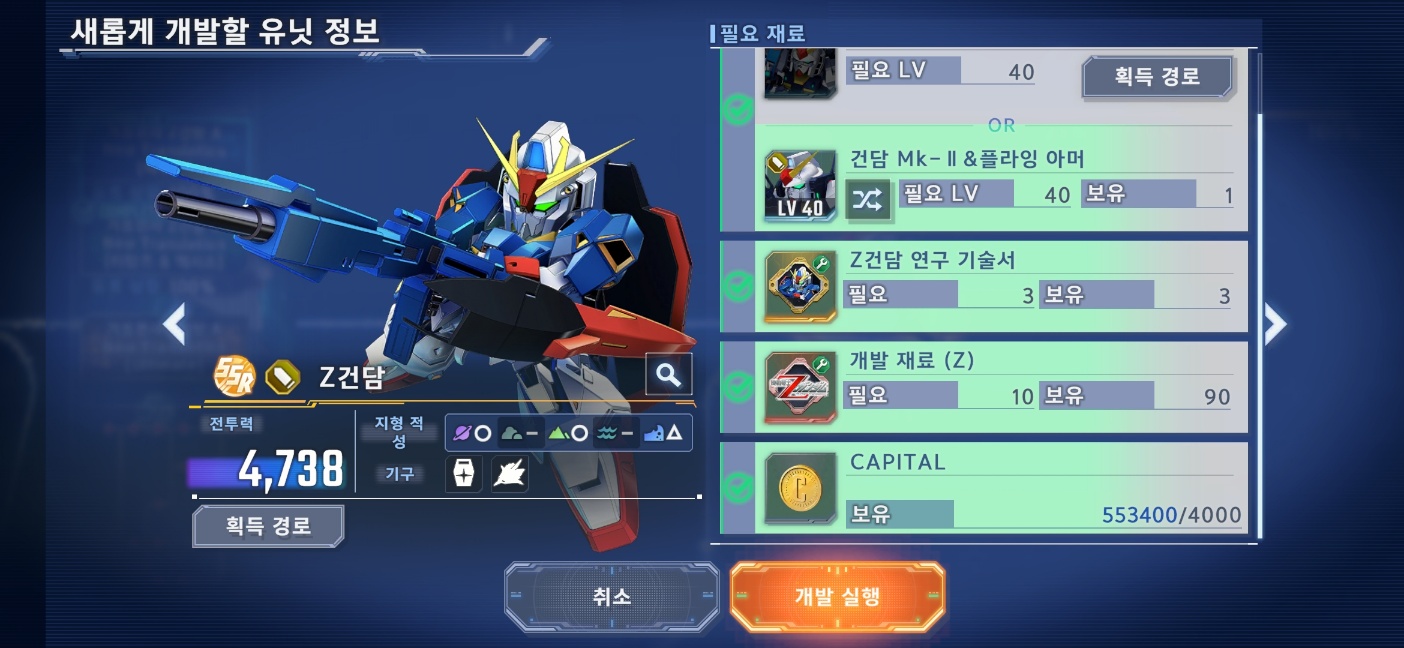Open the magnifier to inspect Z건담

(668, 375)
